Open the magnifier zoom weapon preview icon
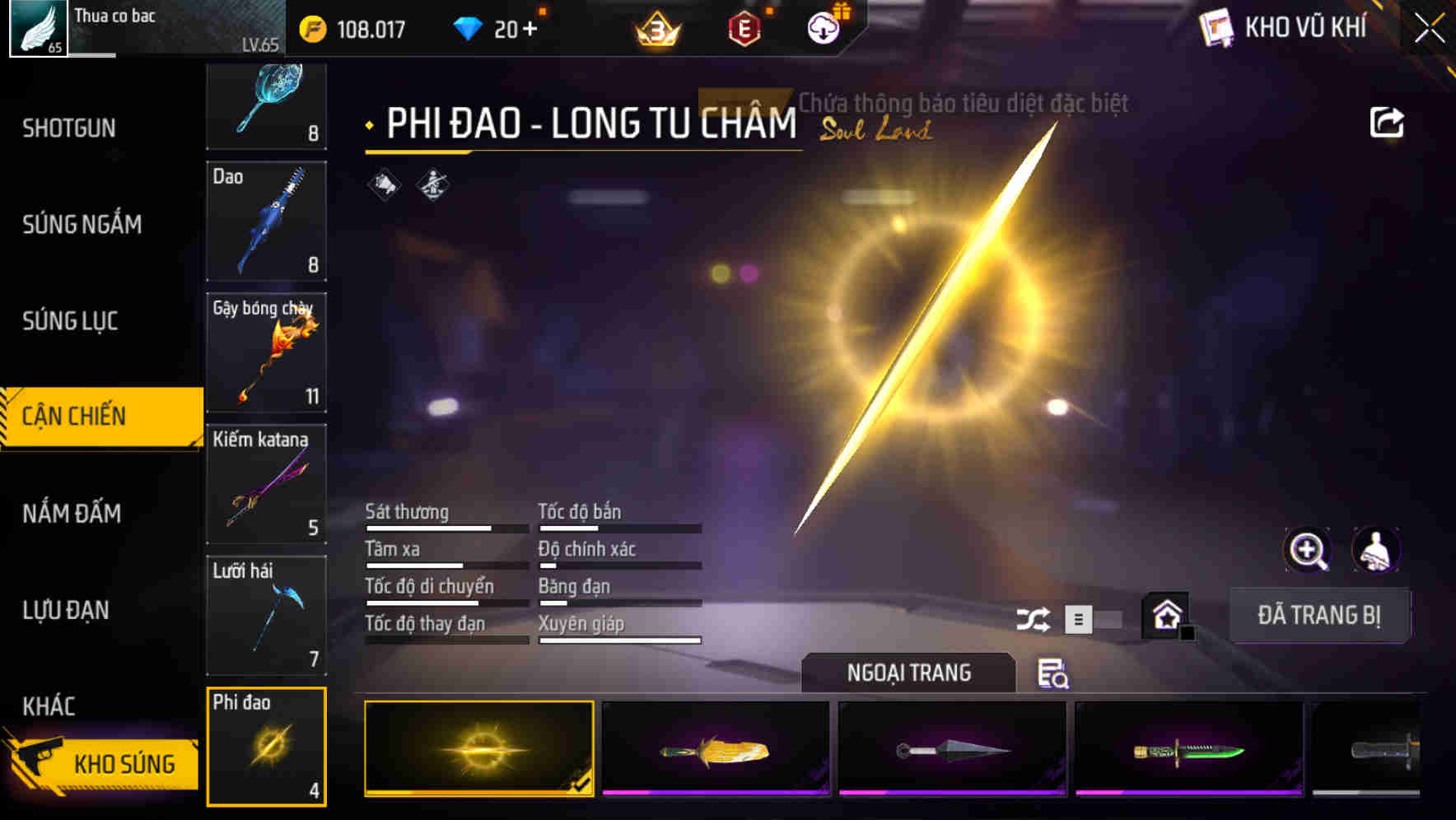The image size is (1456, 820). [x=1309, y=550]
